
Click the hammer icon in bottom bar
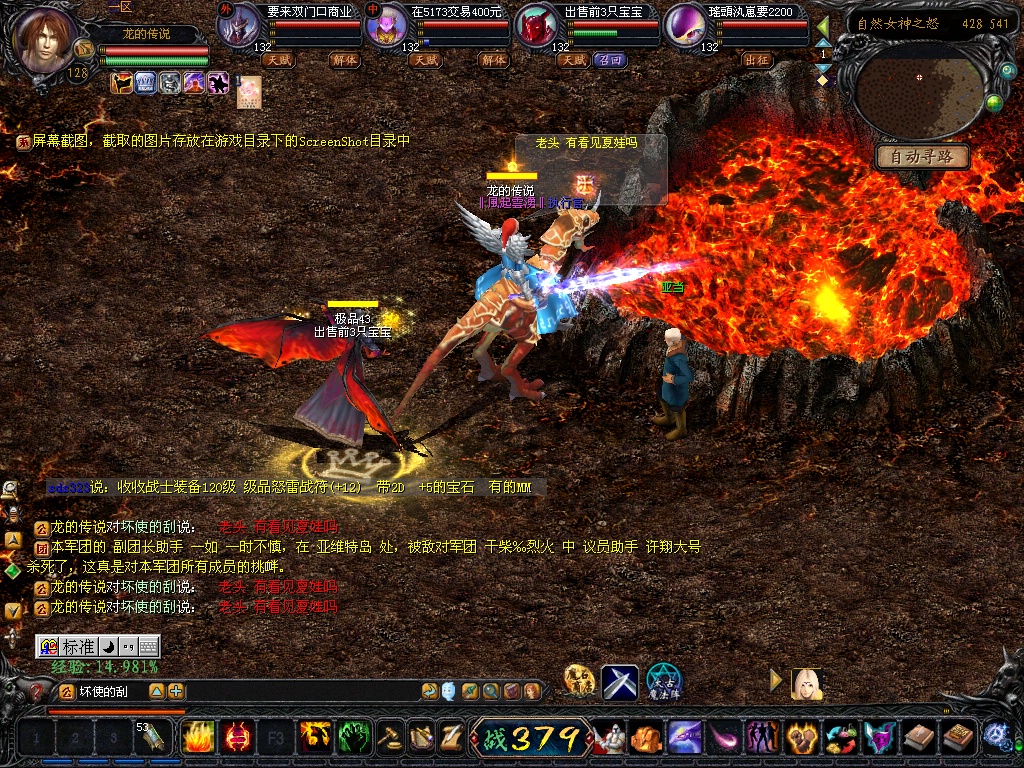tap(390, 738)
